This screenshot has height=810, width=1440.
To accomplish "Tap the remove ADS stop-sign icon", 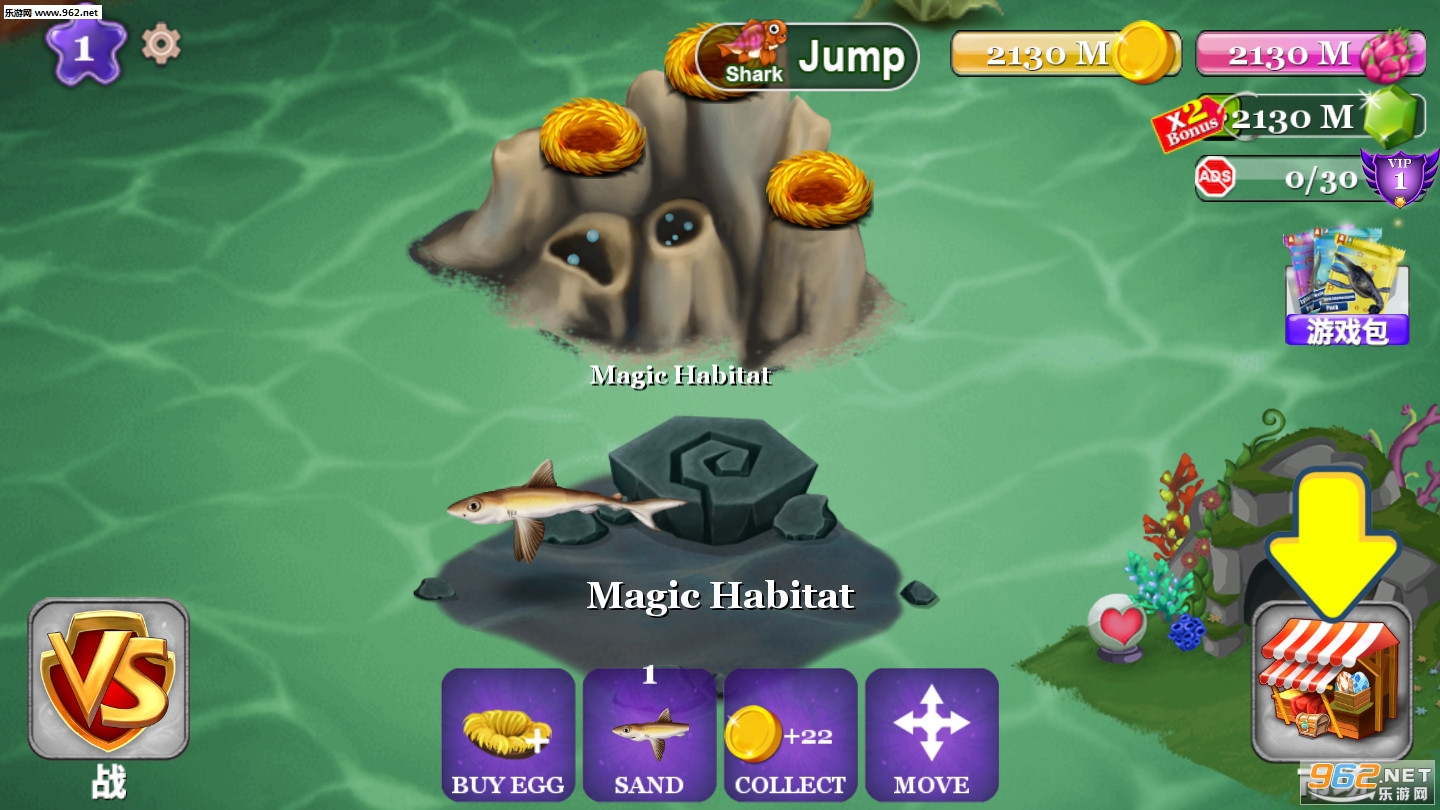I will point(1215,178).
